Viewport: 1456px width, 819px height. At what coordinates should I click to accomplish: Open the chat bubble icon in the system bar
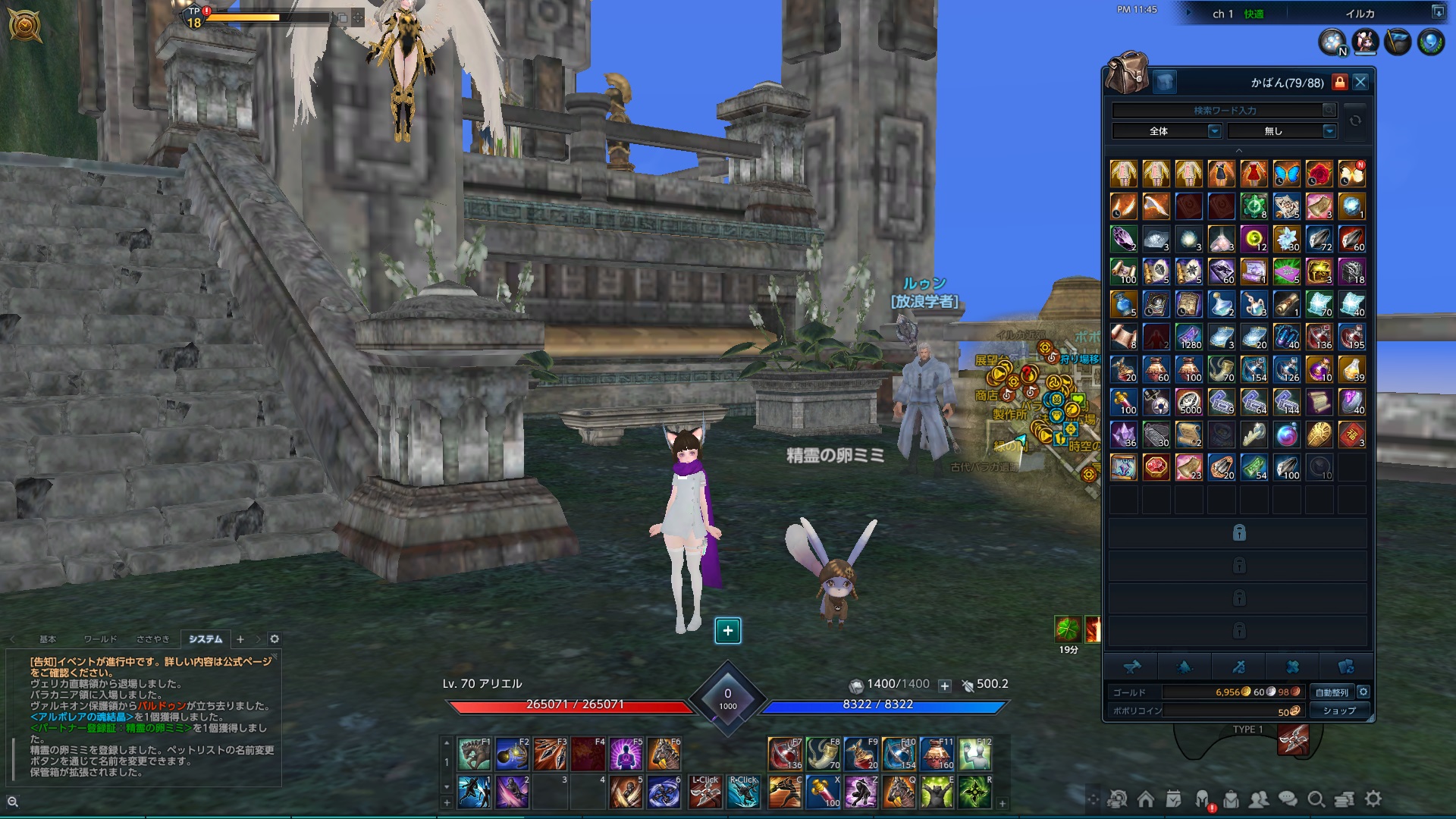(x=1288, y=798)
